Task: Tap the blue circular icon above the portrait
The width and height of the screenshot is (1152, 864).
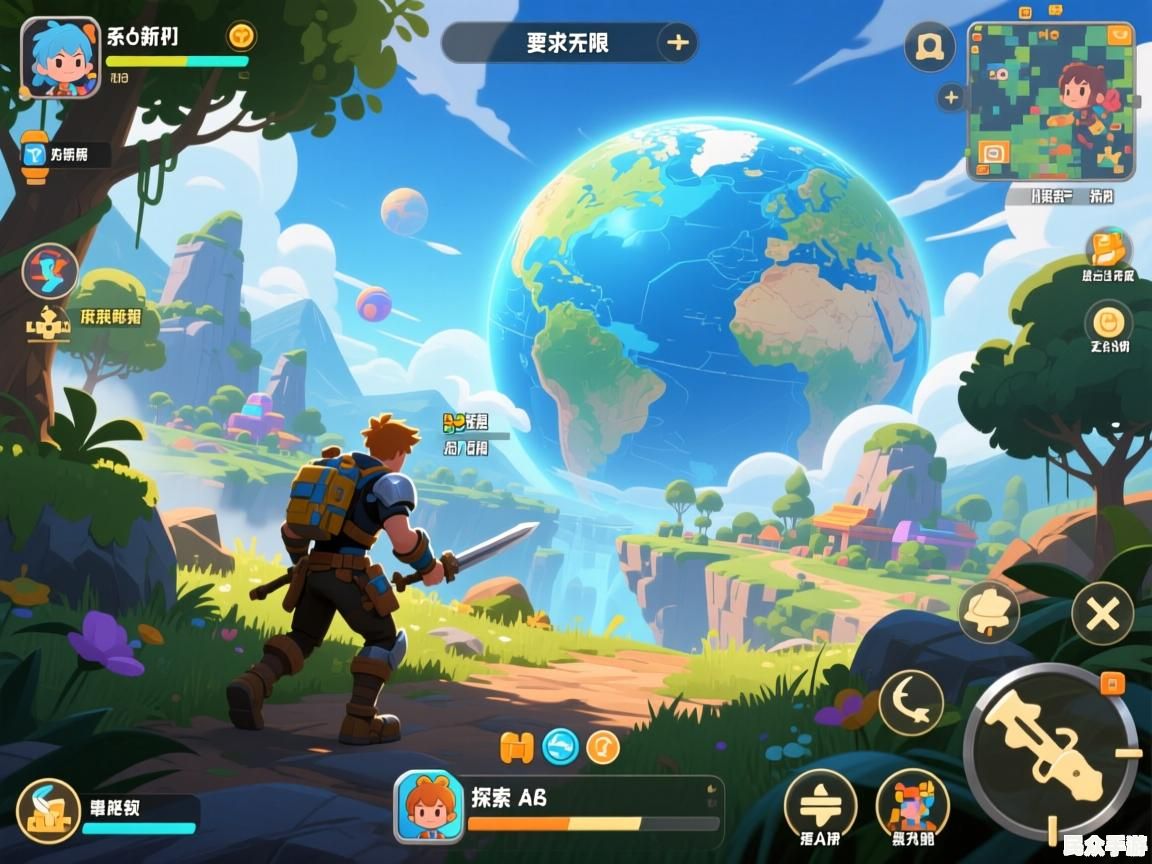Action: [x=560, y=746]
